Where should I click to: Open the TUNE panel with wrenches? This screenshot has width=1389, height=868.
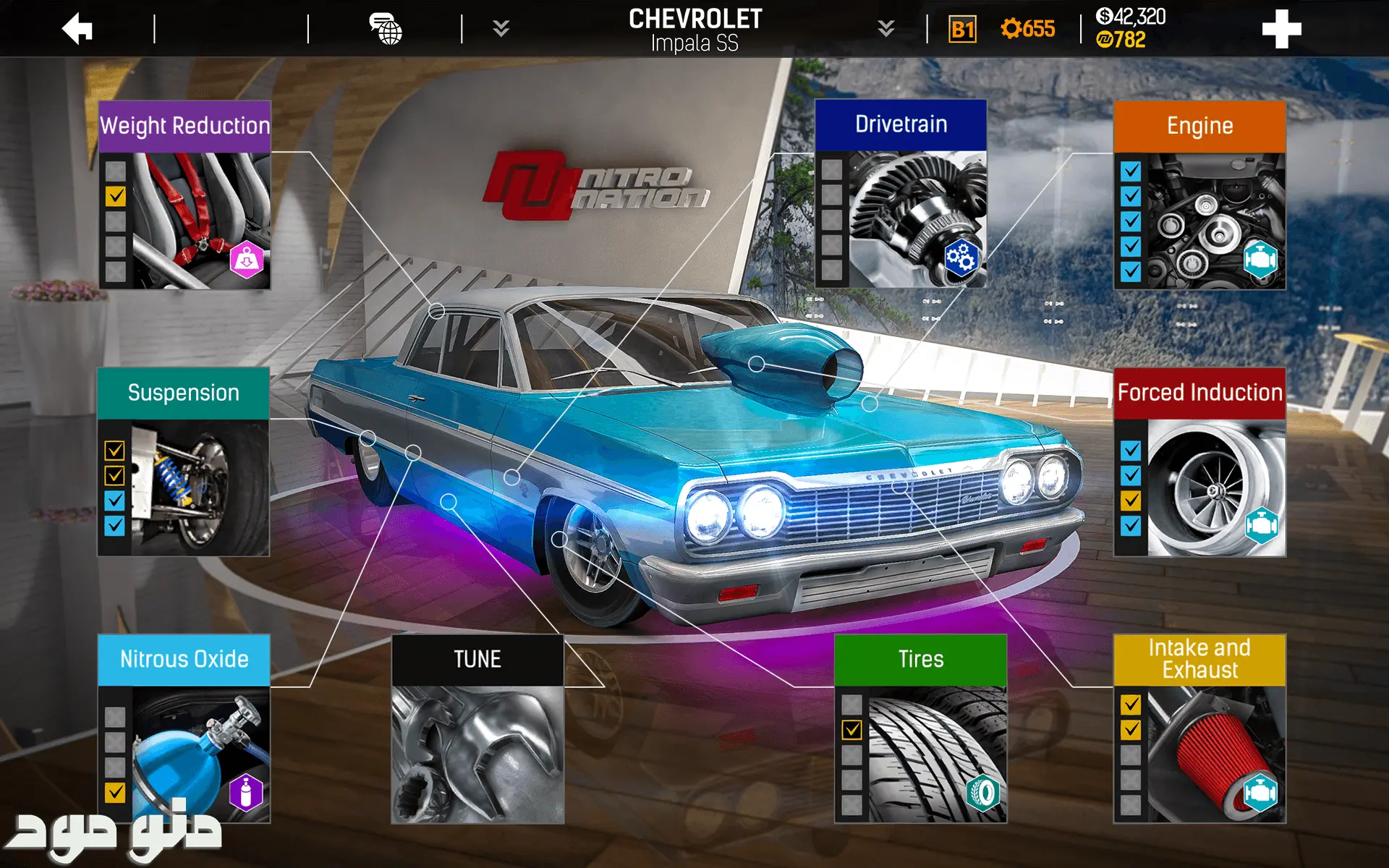click(477, 729)
